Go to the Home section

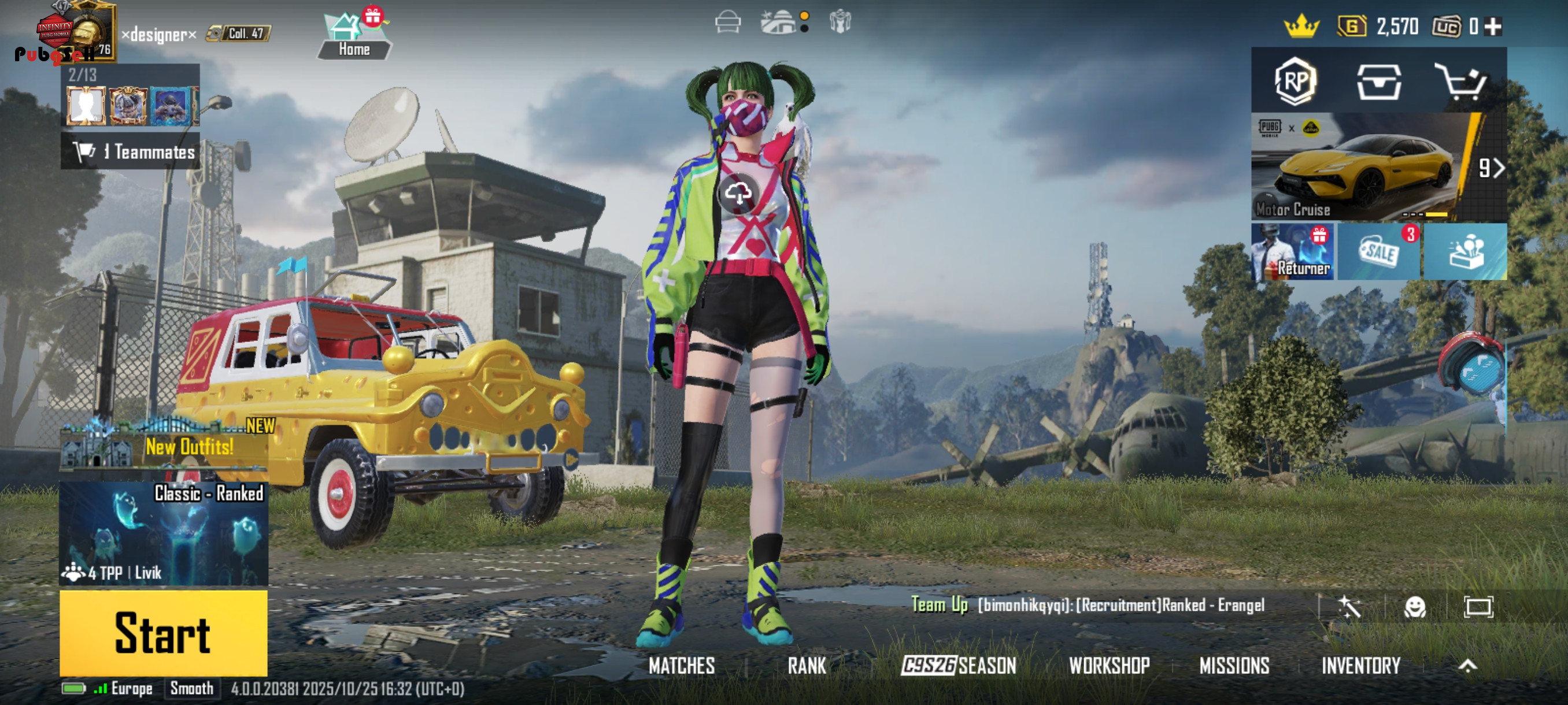coord(354,38)
